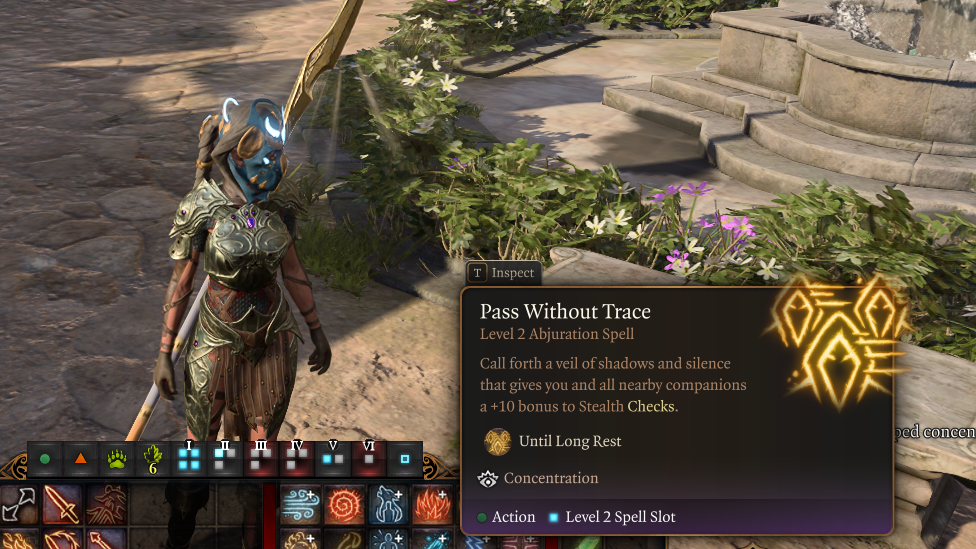Click the green paw Wild Shape charge icon
The height and width of the screenshot is (549, 976).
click(x=117, y=459)
